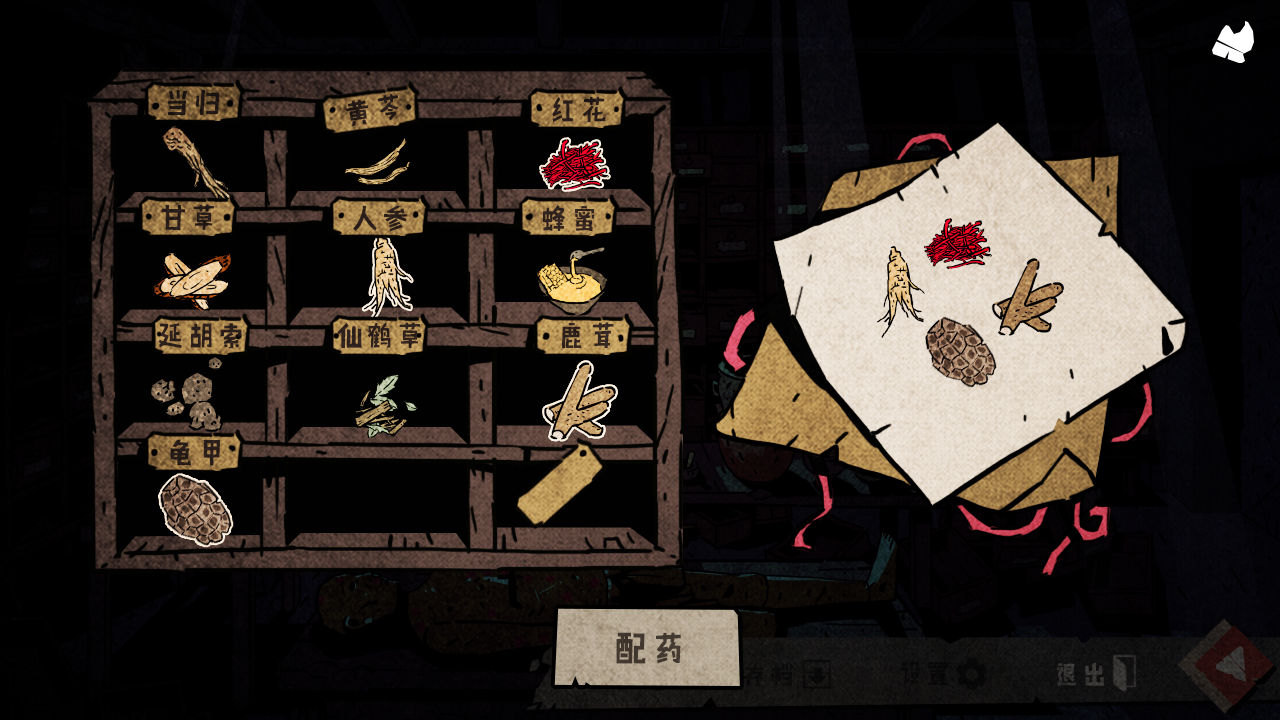Click the 配药 mix medicine button
This screenshot has height=720, width=1280.
tap(648, 649)
